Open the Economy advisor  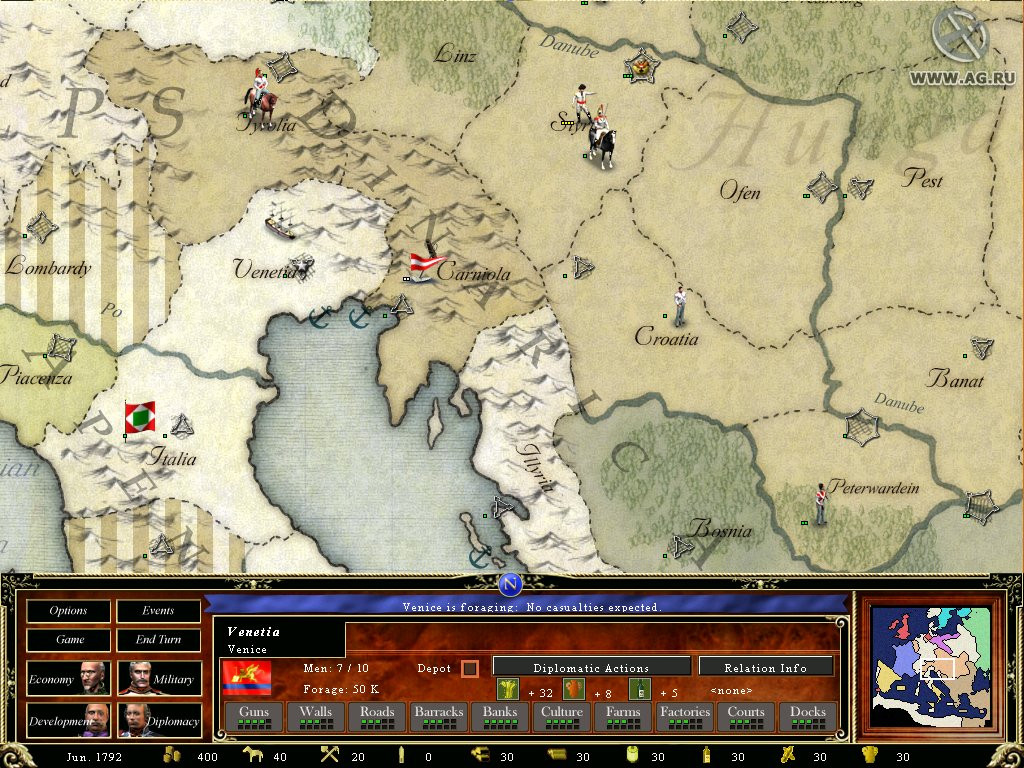point(69,679)
